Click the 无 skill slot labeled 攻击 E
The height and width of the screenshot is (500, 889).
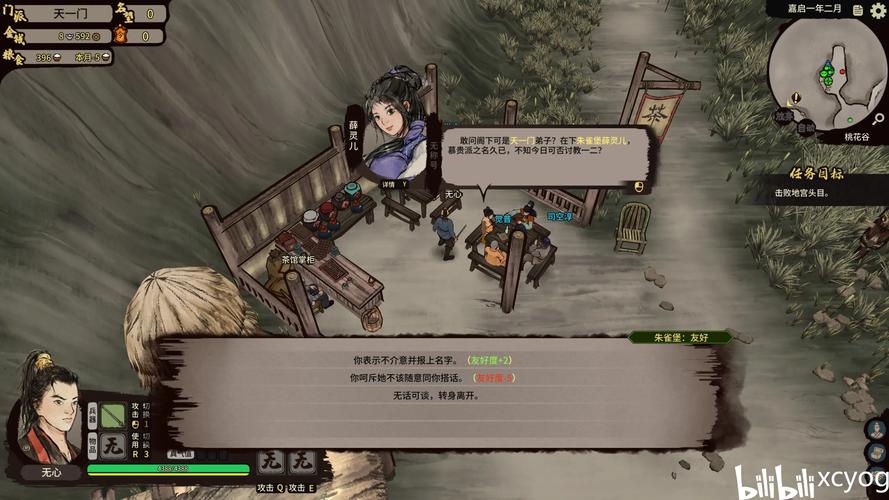303,463
